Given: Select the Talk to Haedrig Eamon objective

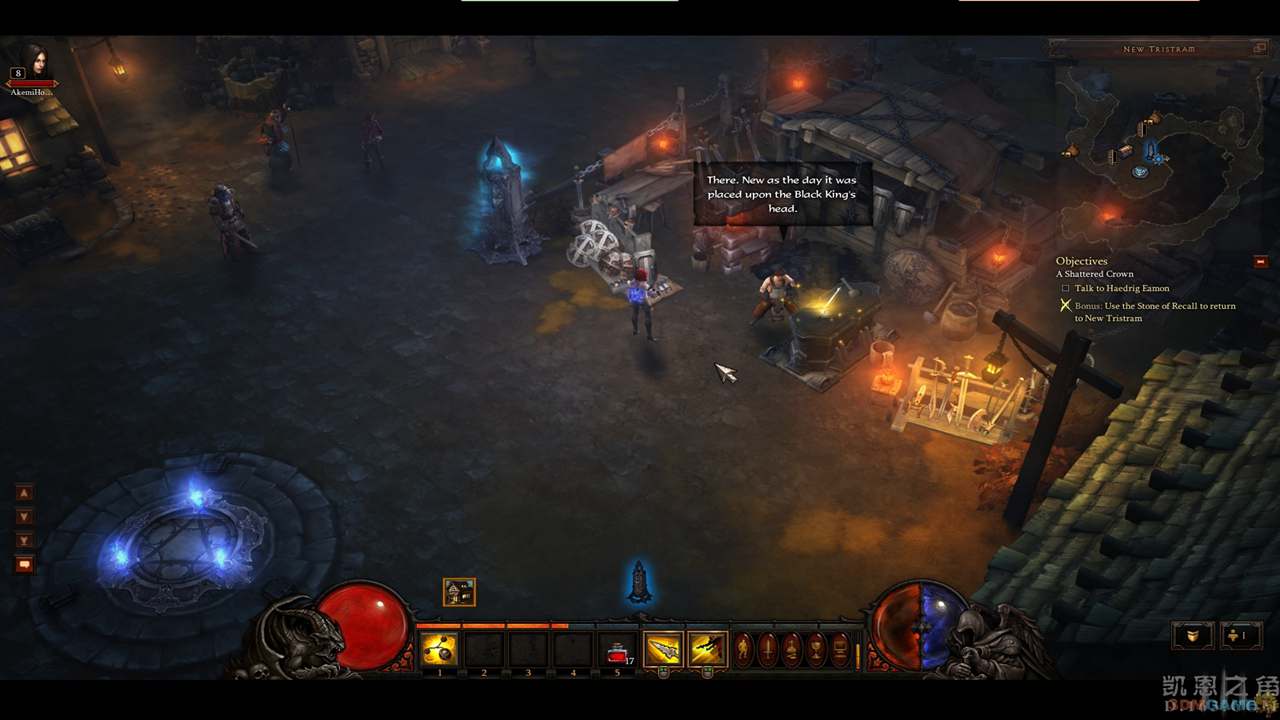Looking at the screenshot, I should pyautogui.click(x=1122, y=288).
